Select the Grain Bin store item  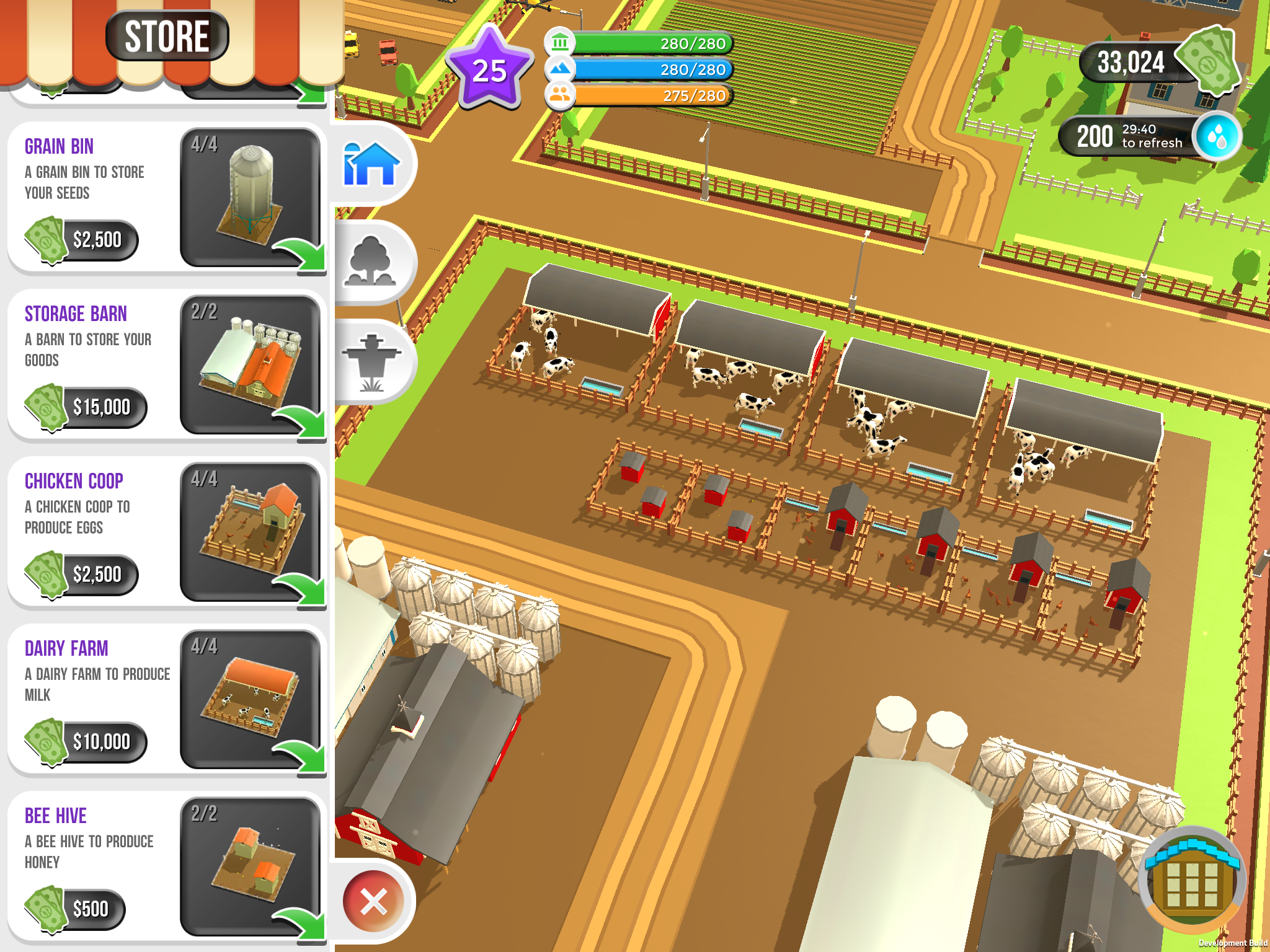click(x=251, y=197)
